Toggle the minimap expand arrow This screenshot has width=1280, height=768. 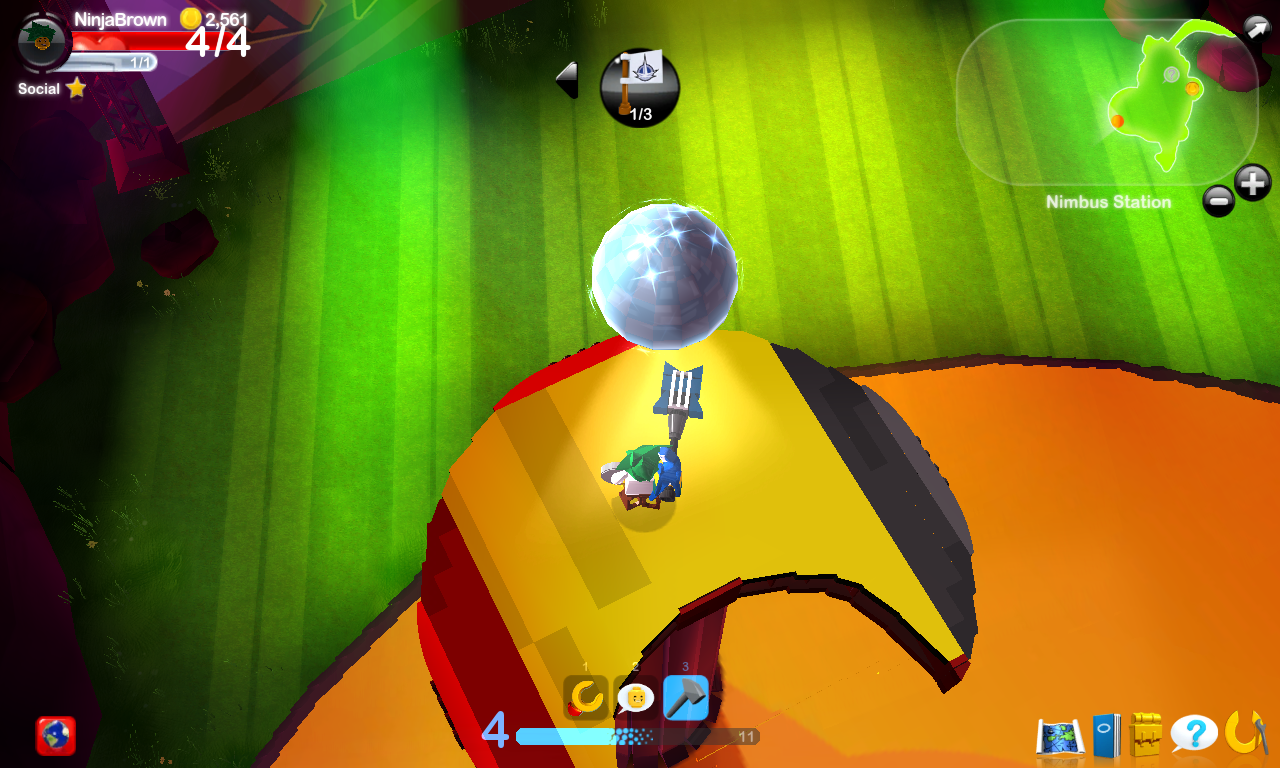(x=1256, y=27)
